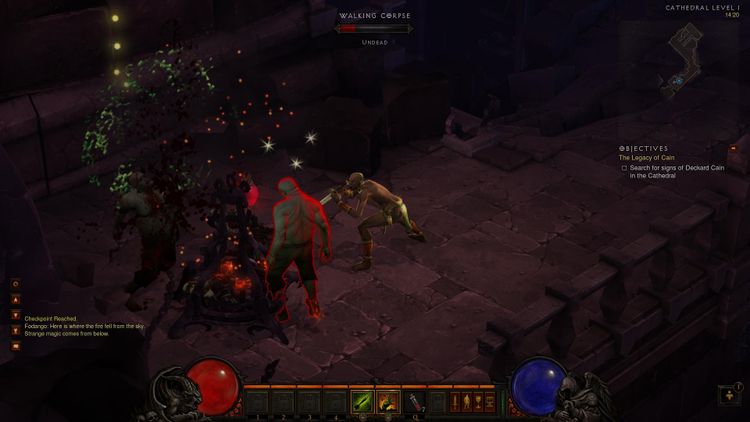Jump to chat bottom button
Screen dimensions: 750x422
pos(16,329)
